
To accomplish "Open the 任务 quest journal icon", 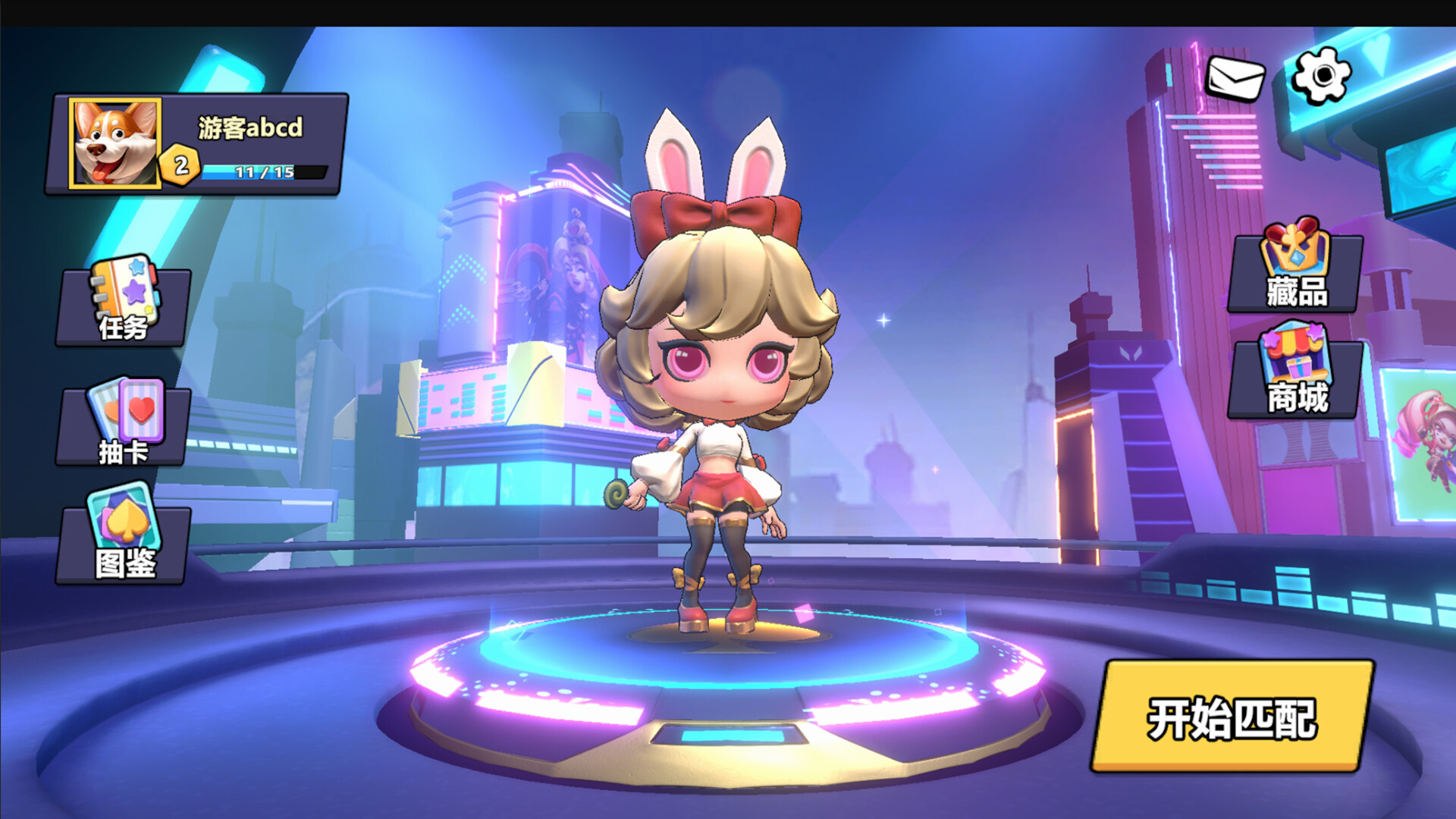I will coord(121,303).
